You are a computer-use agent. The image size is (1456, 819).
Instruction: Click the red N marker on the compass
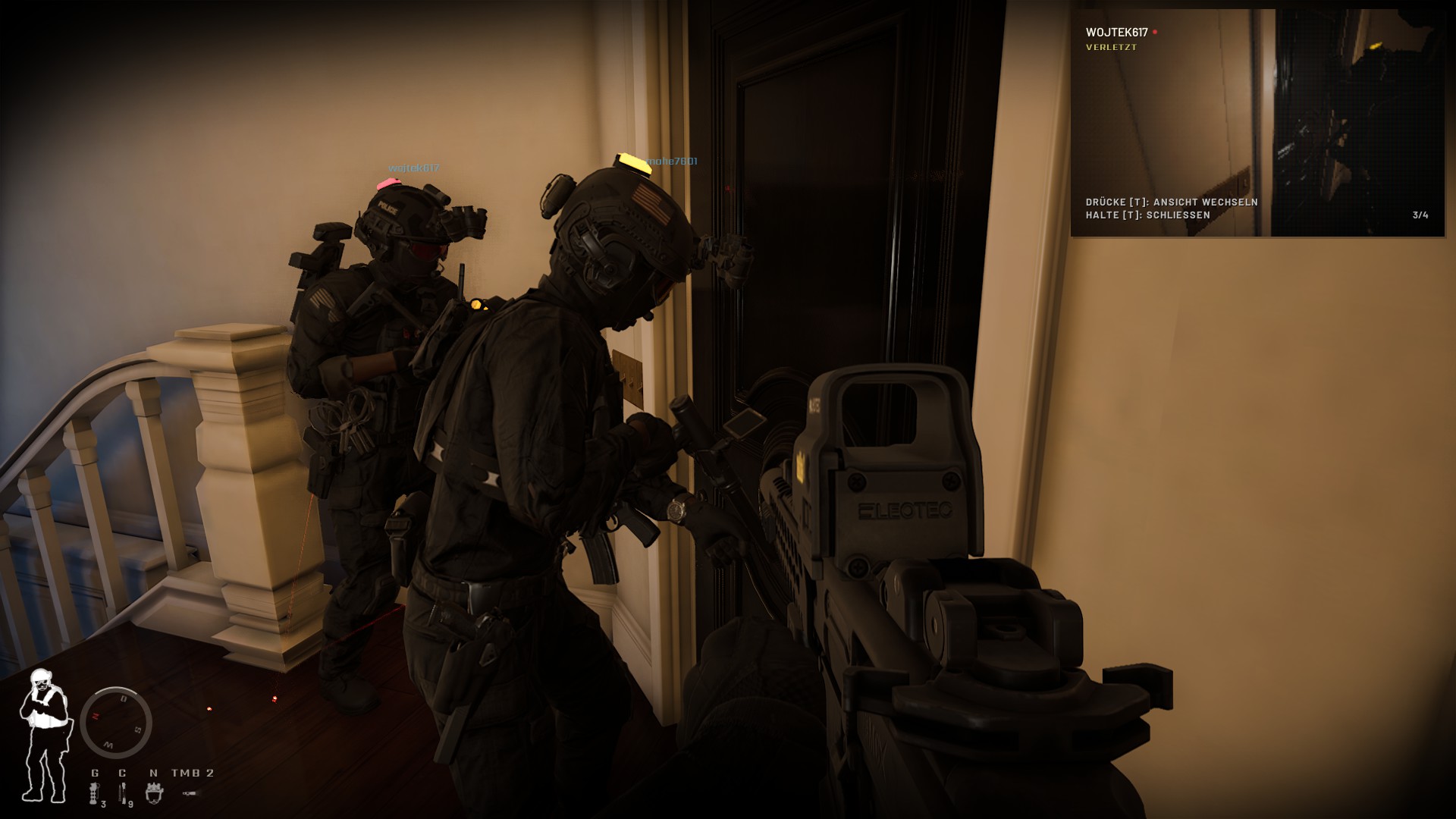point(96,716)
